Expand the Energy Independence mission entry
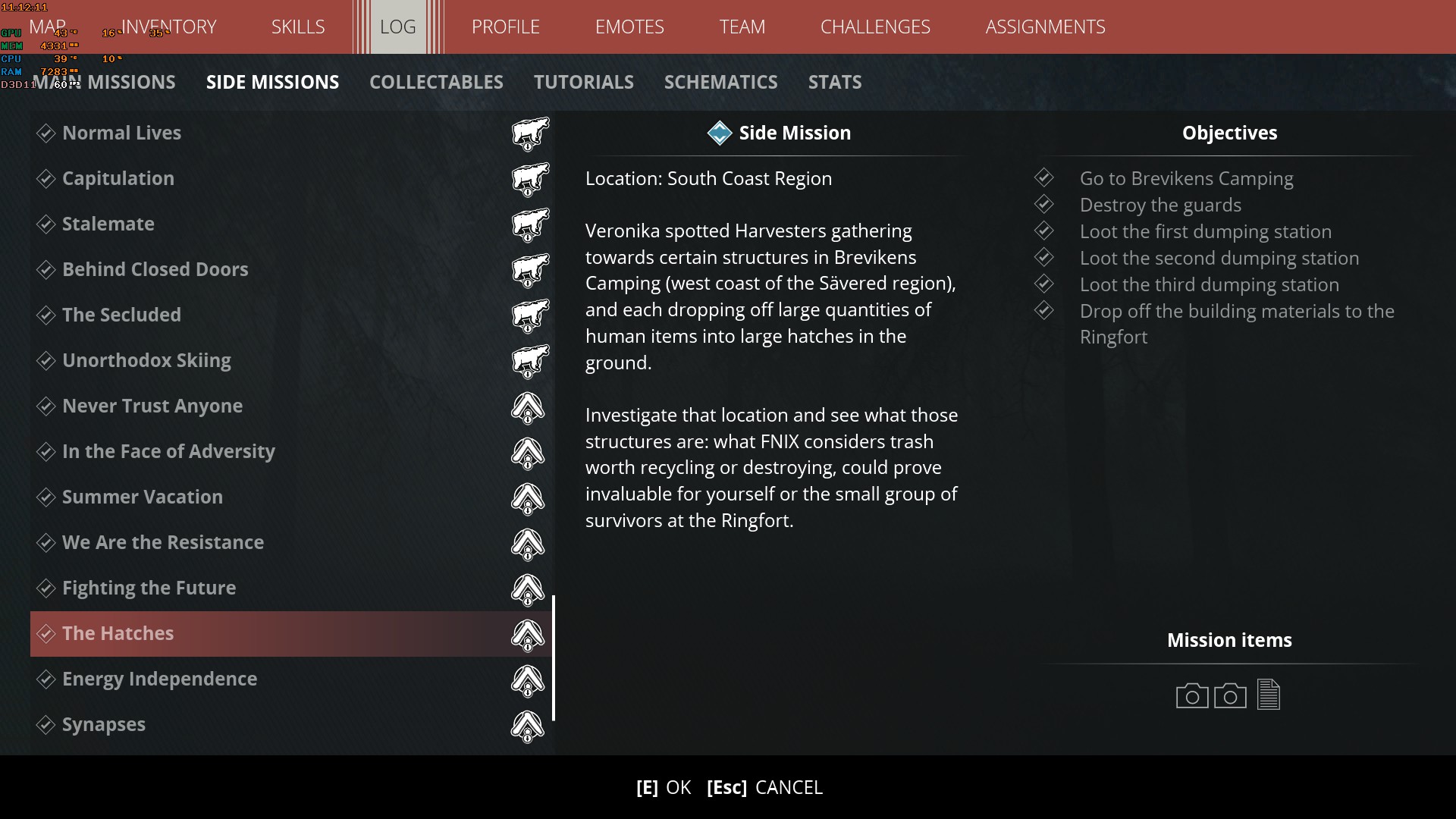This screenshot has width=1456, height=819. pyautogui.click(x=160, y=679)
